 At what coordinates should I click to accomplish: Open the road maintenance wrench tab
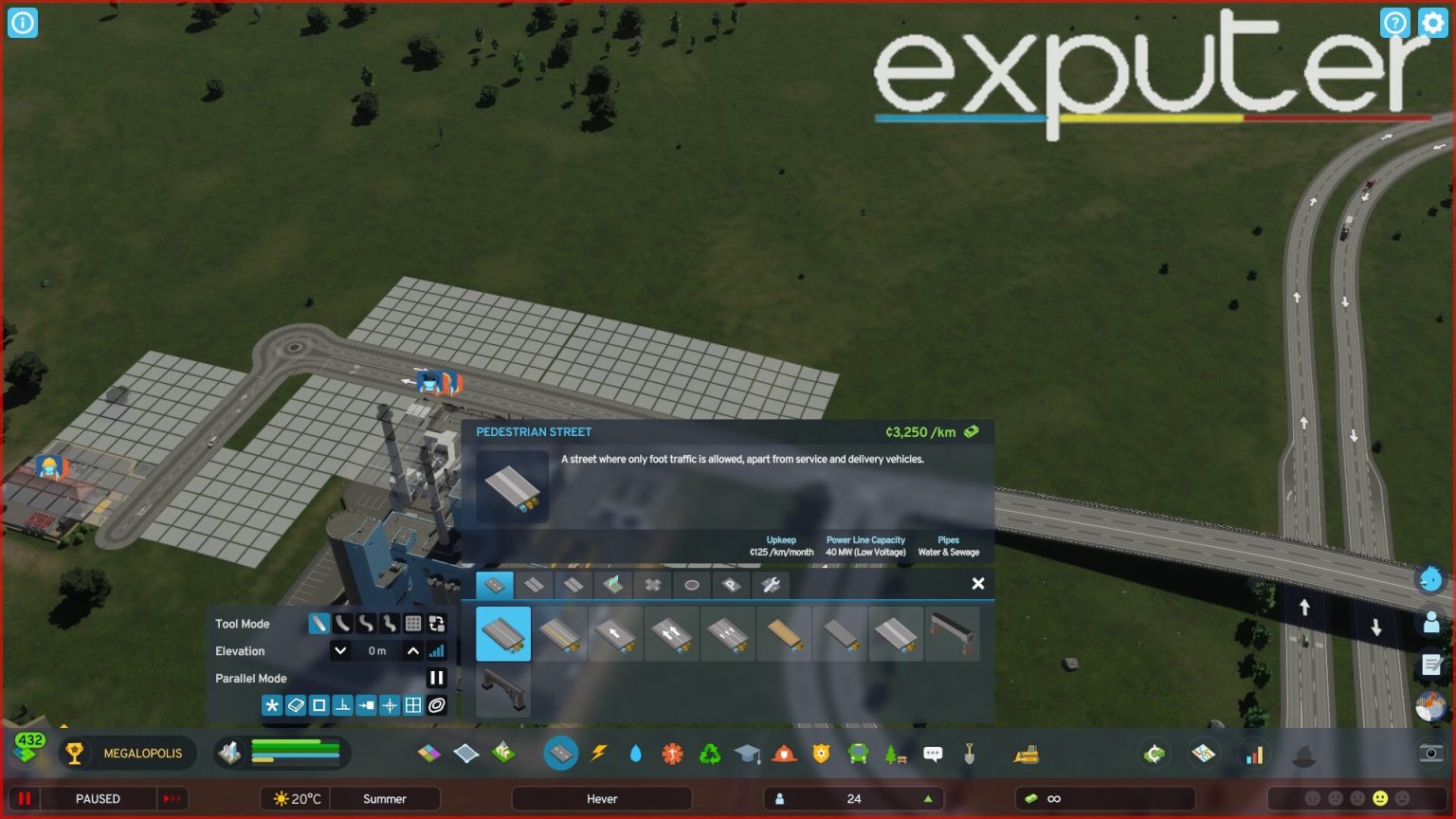point(773,584)
